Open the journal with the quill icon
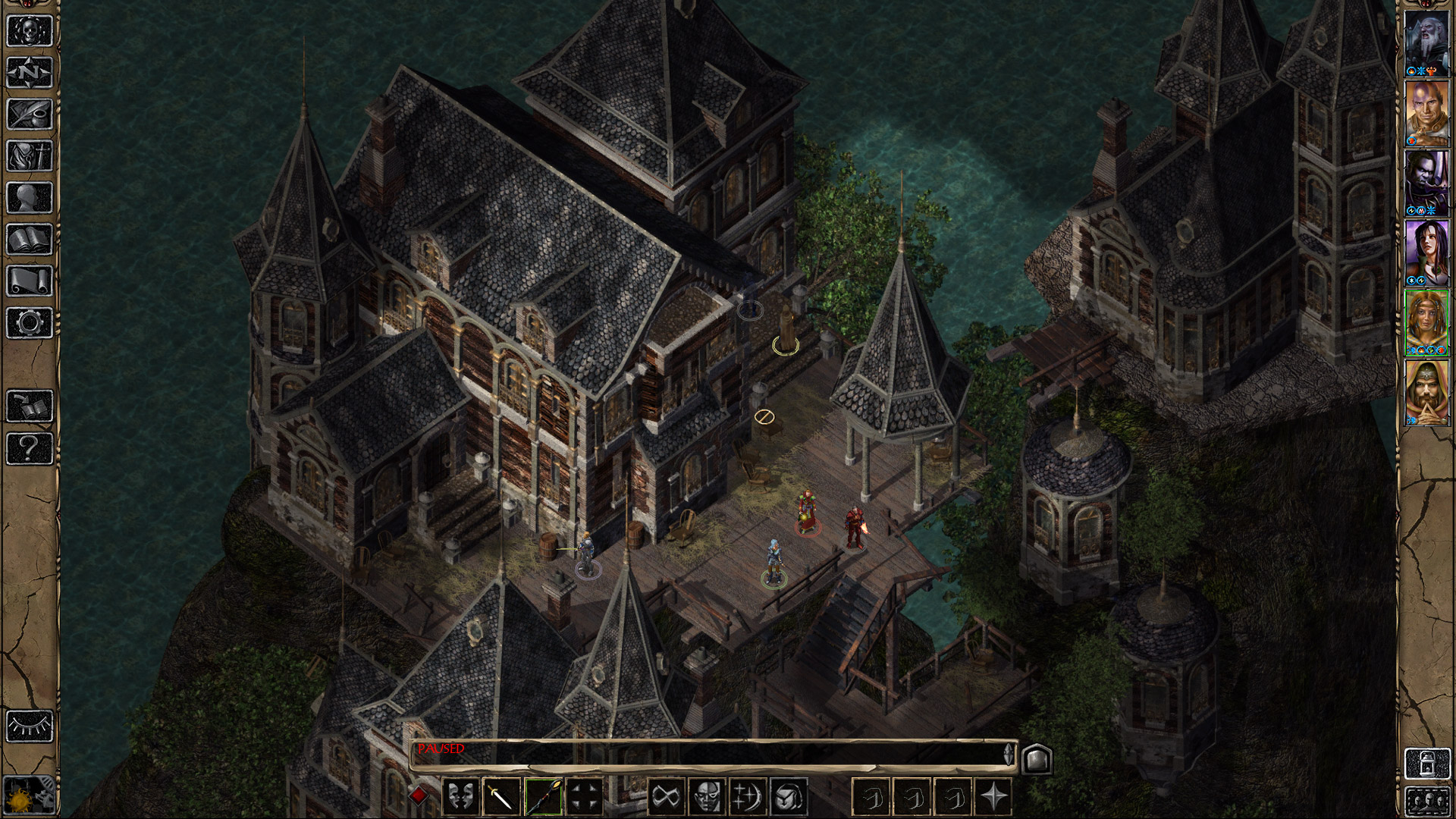1456x819 pixels. [29, 113]
